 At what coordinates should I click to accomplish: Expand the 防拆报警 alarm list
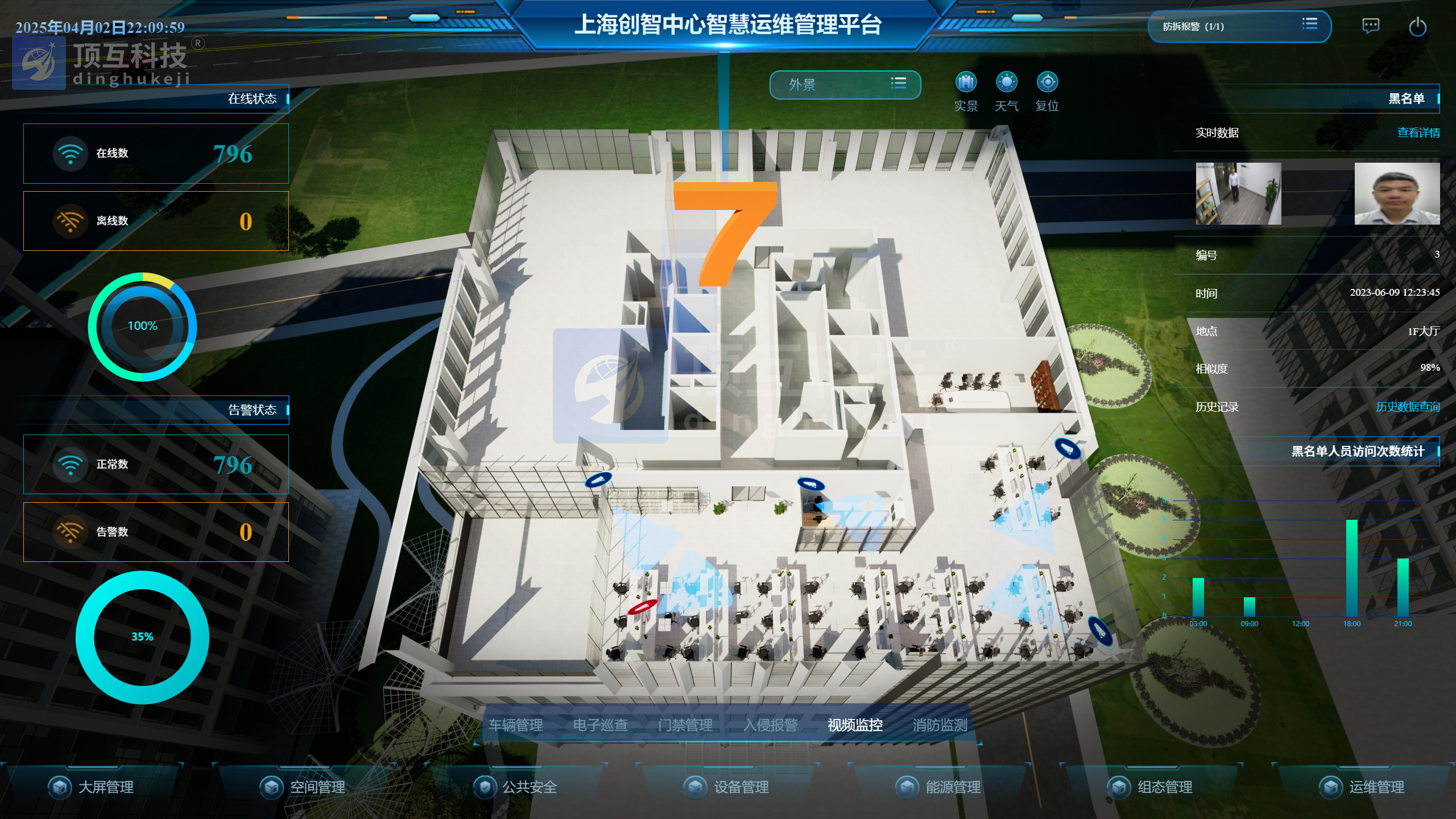point(1309,24)
